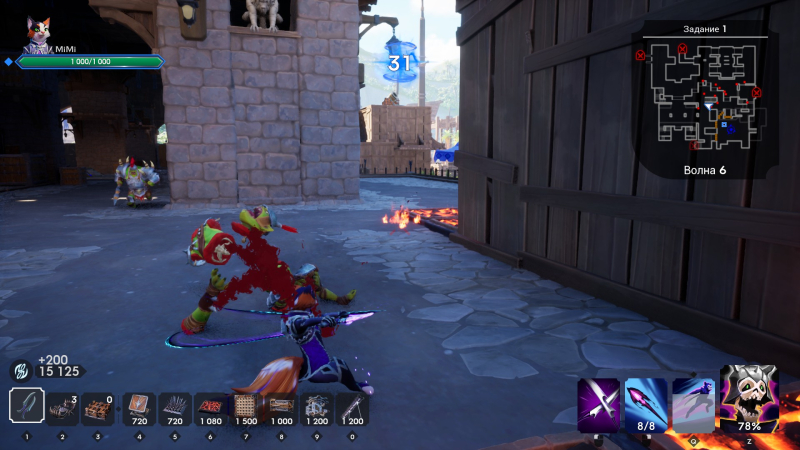Select the floor spikes trap in slot 5
Viewport: 800px width, 450px height.
click(175, 407)
